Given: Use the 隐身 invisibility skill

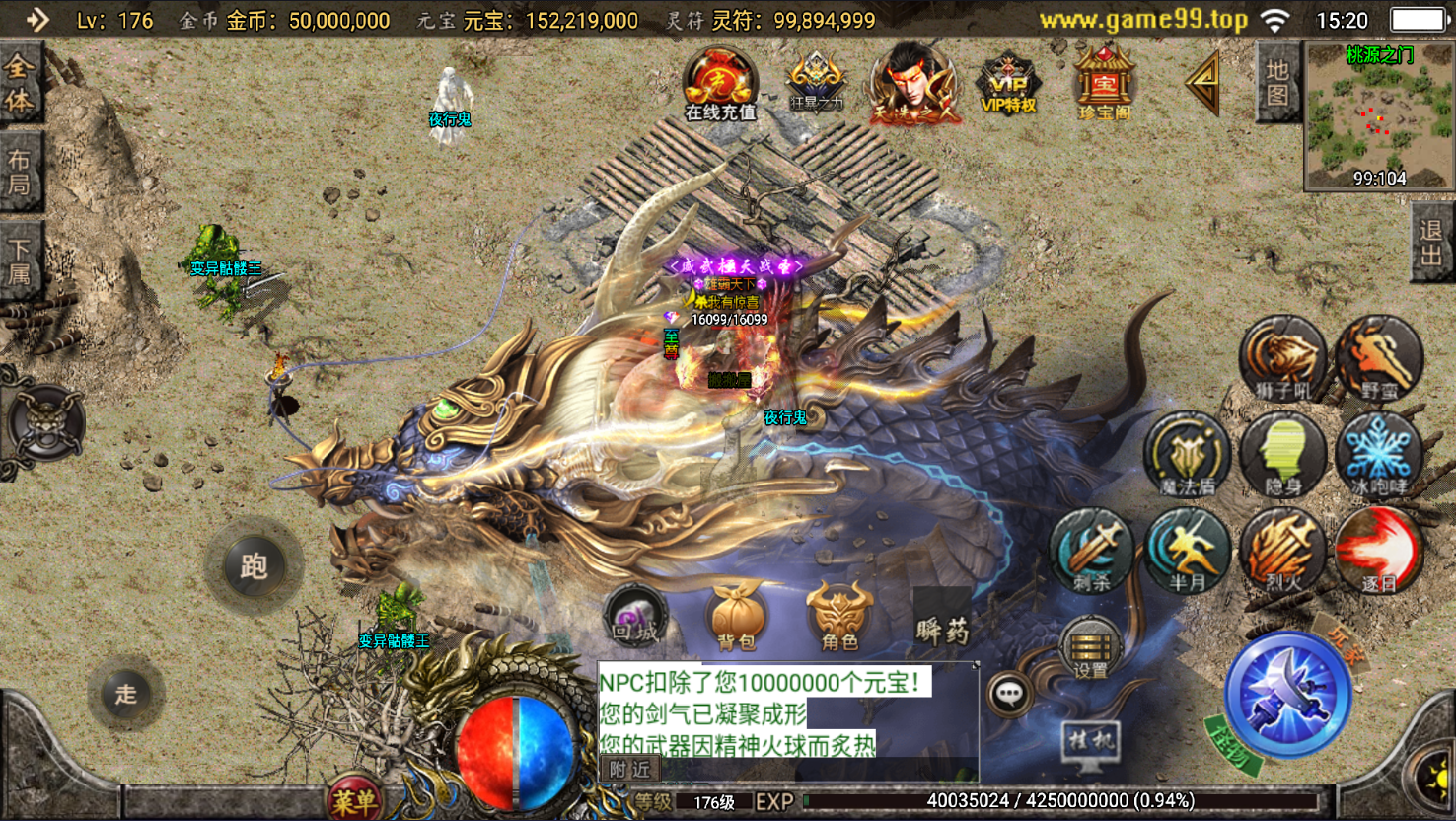Looking at the screenshot, I should point(1282,455).
